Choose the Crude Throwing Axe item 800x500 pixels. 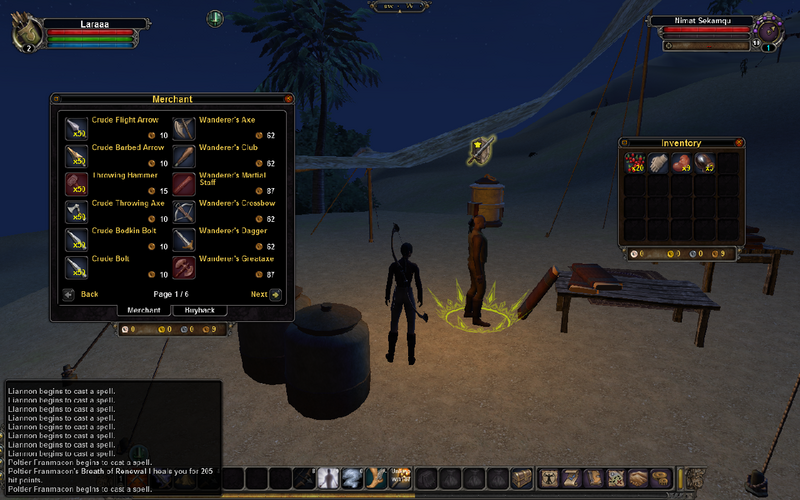[x=78, y=212]
